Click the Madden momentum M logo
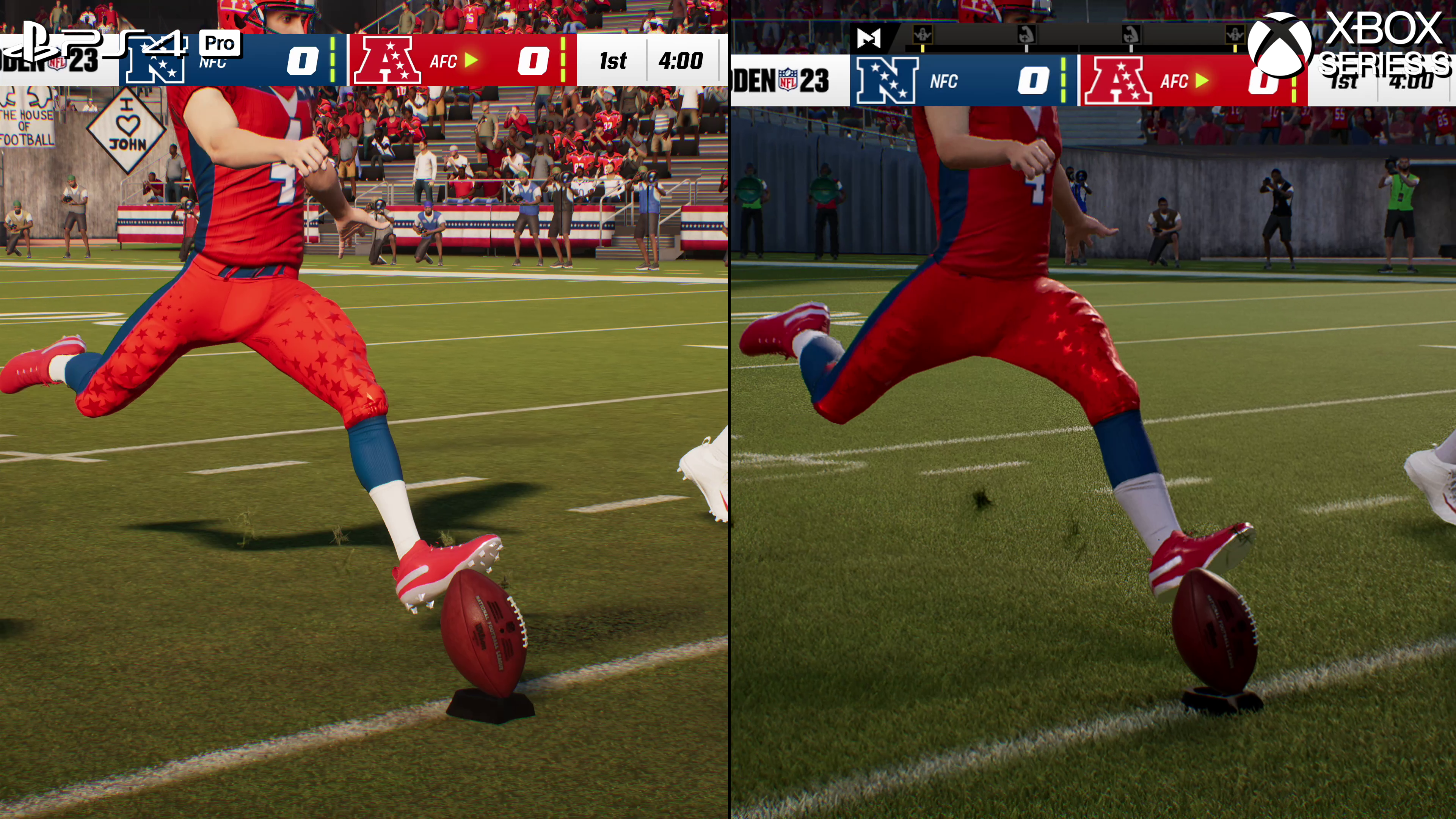Screen dimensions: 1456x819 [x=869, y=38]
